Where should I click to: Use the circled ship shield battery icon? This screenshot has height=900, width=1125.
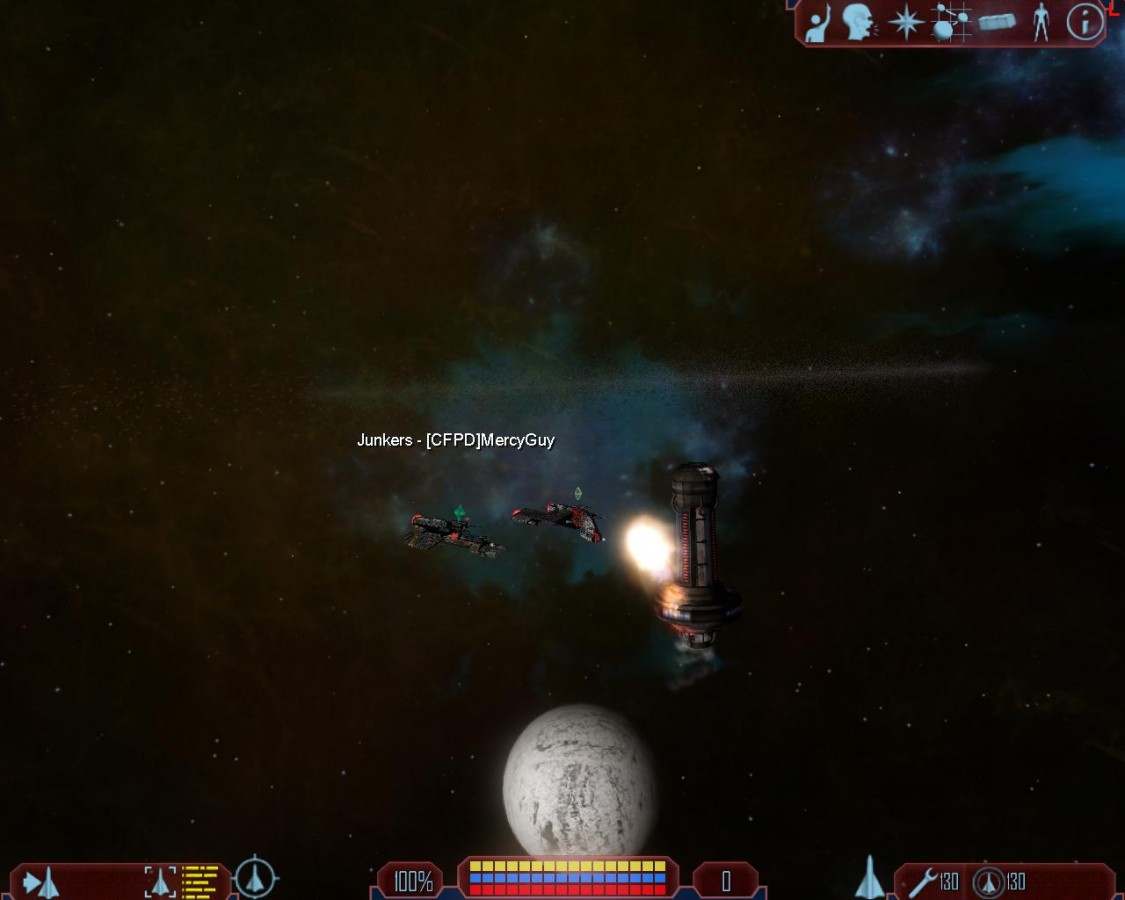pyautogui.click(x=989, y=882)
